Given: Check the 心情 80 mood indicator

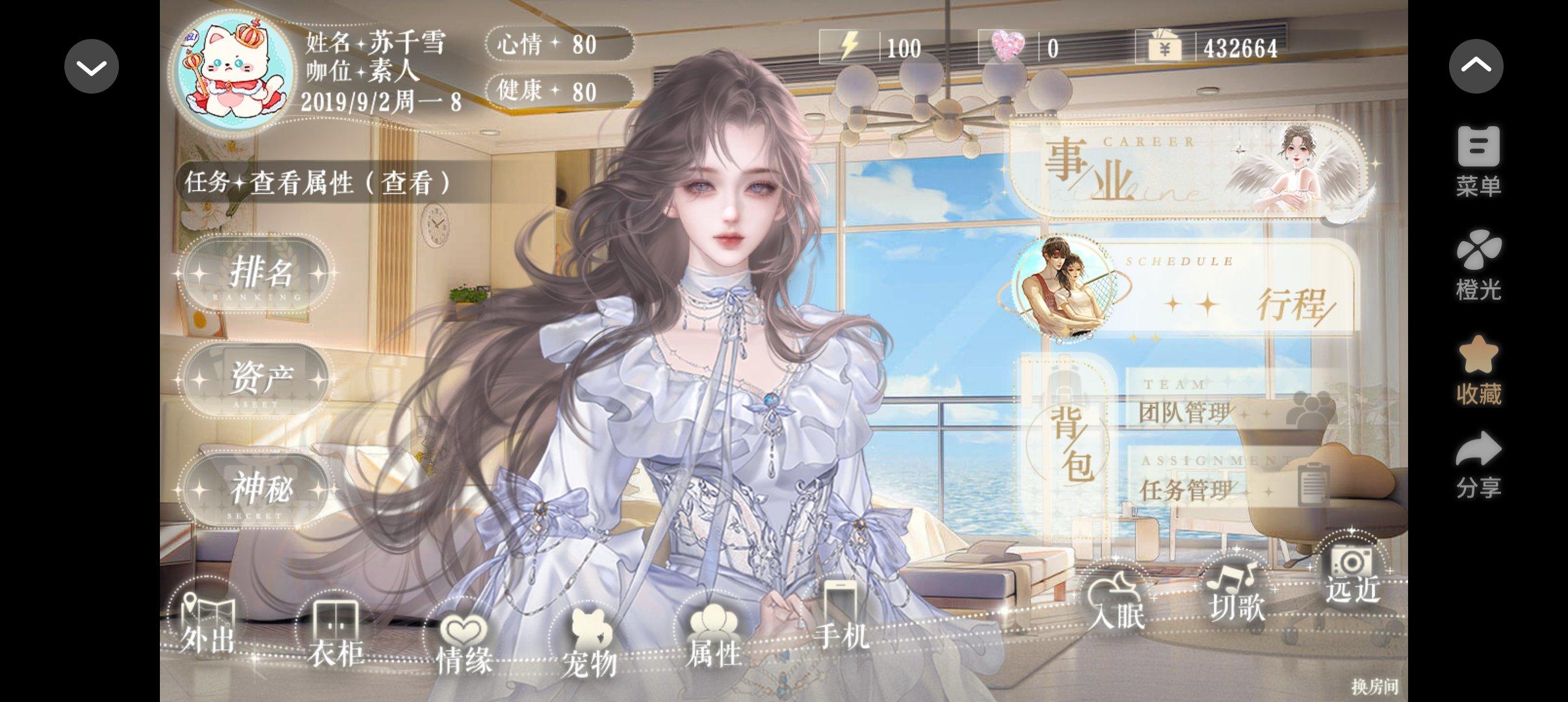Looking at the screenshot, I should (557, 45).
